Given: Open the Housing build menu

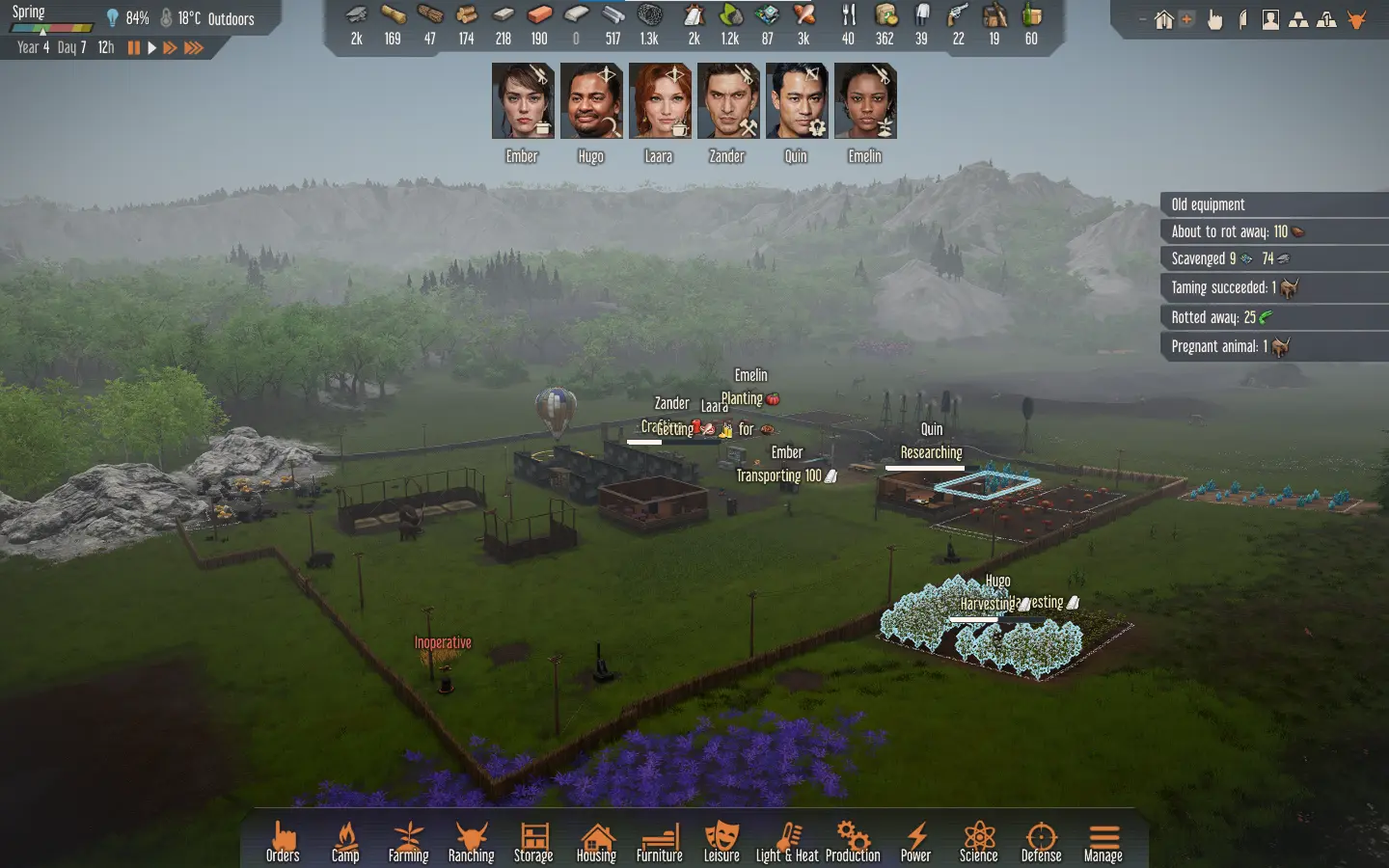Looking at the screenshot, I should pyautogui.click(x=596, y=840).
